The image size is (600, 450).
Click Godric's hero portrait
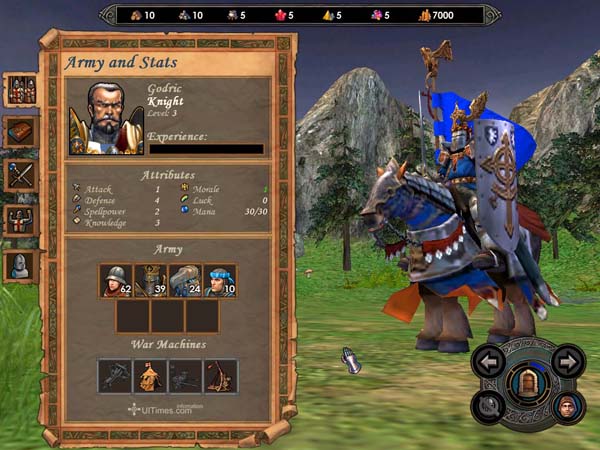(x=105, y=118)
